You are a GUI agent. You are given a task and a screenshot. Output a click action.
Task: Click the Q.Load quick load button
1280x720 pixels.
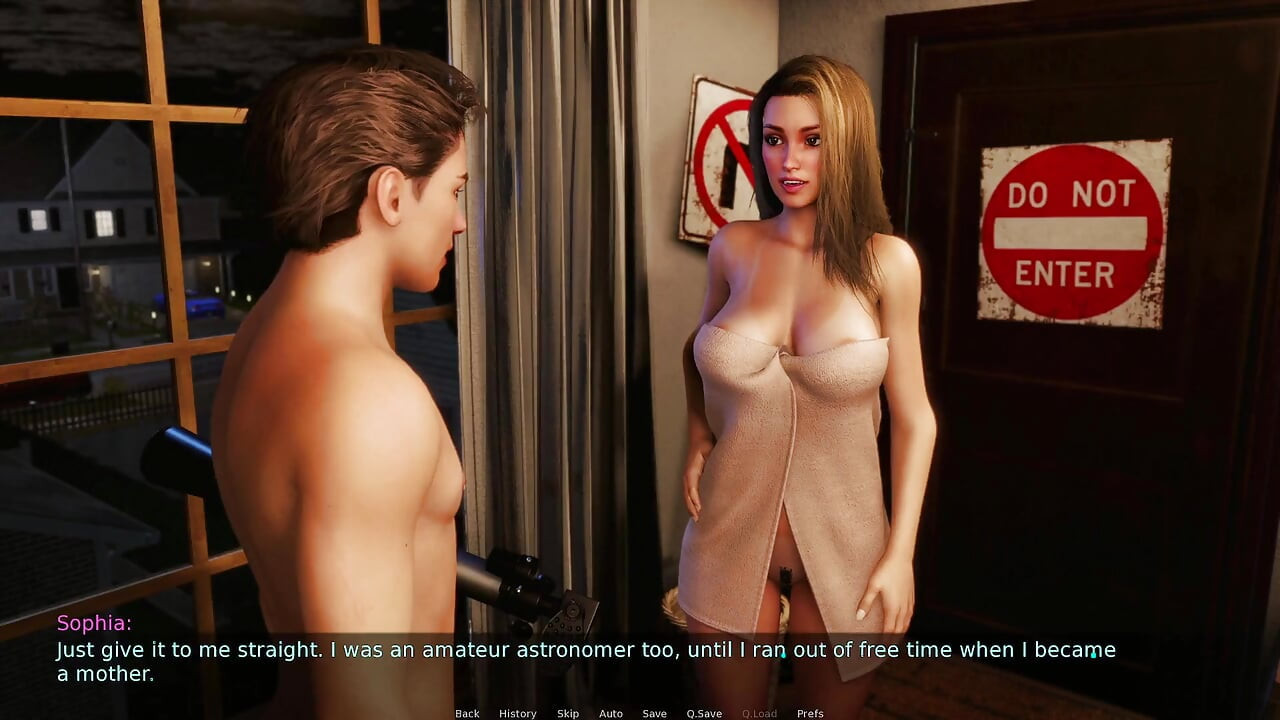tap(759, 713)
